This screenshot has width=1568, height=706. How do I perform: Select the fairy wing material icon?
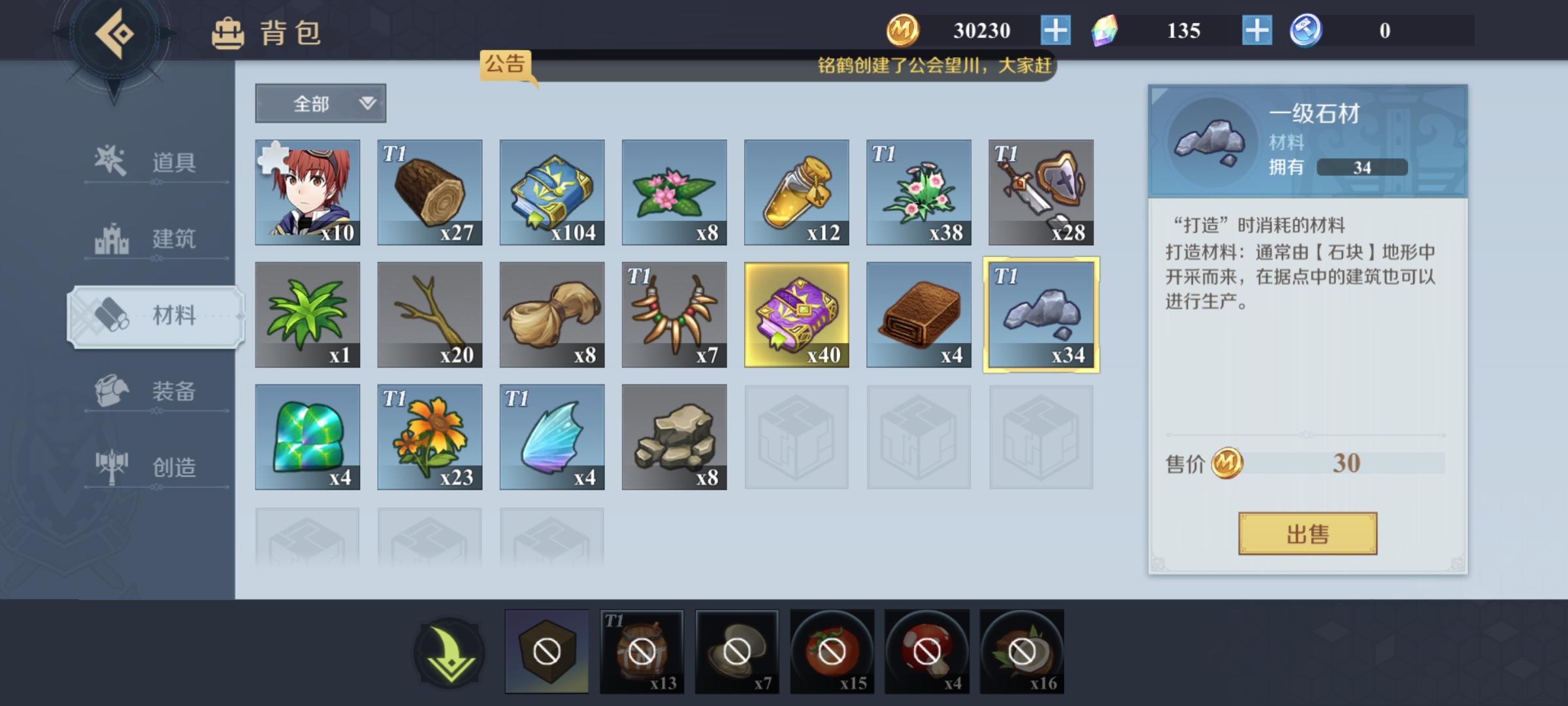tap(552, 437)
